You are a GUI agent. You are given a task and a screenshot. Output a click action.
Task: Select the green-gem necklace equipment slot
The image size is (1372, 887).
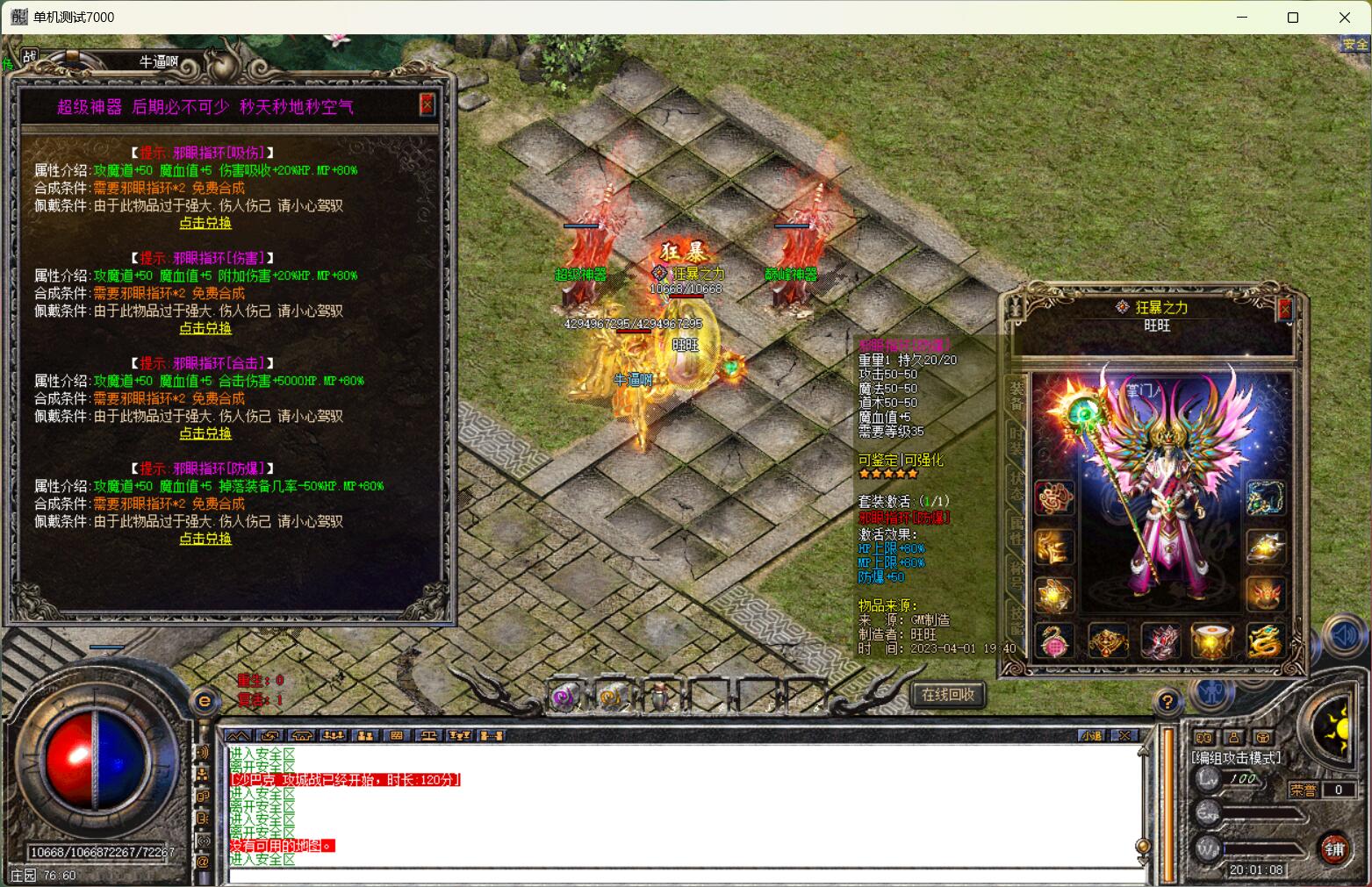(x=1265, y=497)
